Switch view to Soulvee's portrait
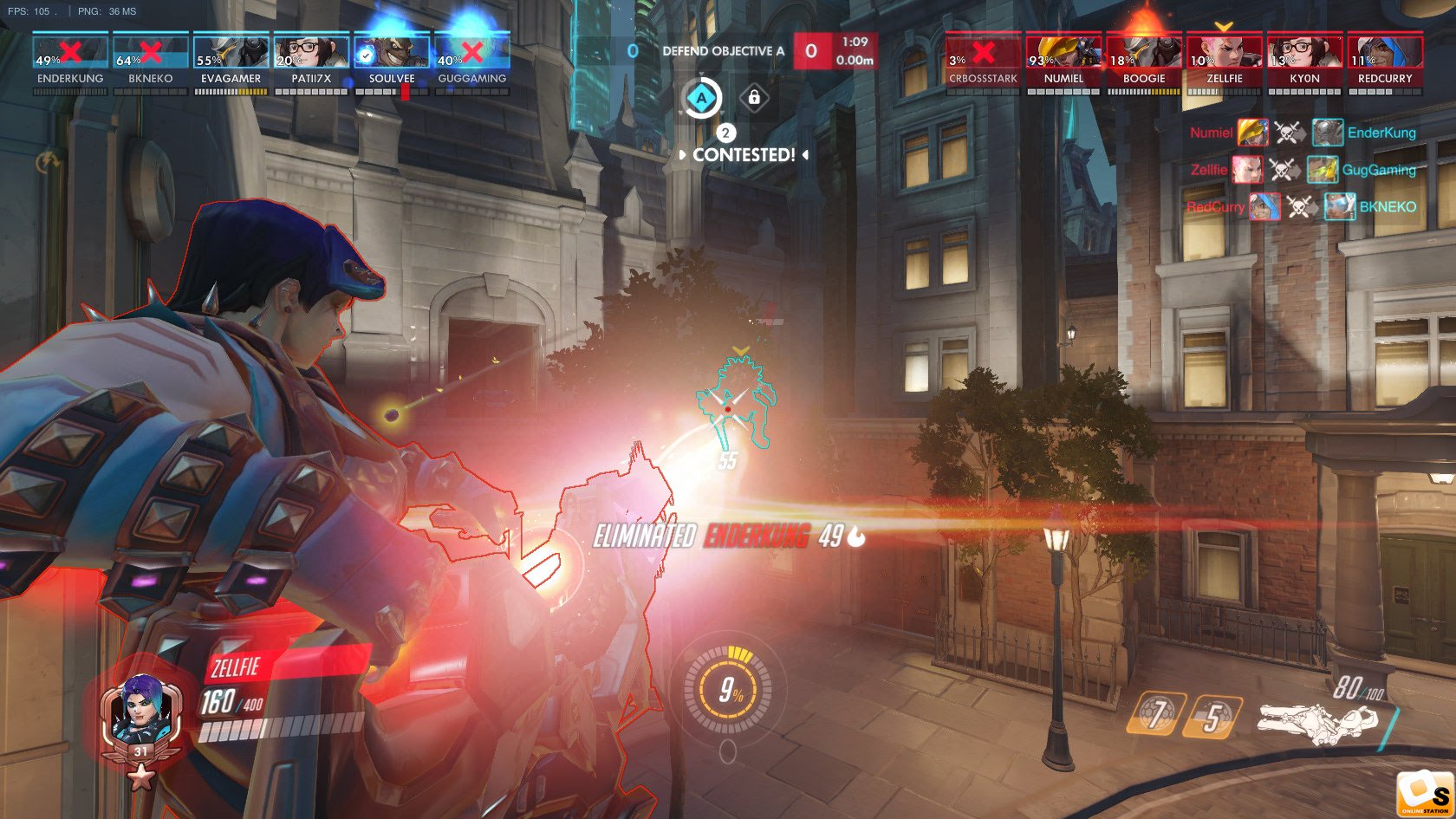Screen dimensions: 1456x819 coord(392,52)
